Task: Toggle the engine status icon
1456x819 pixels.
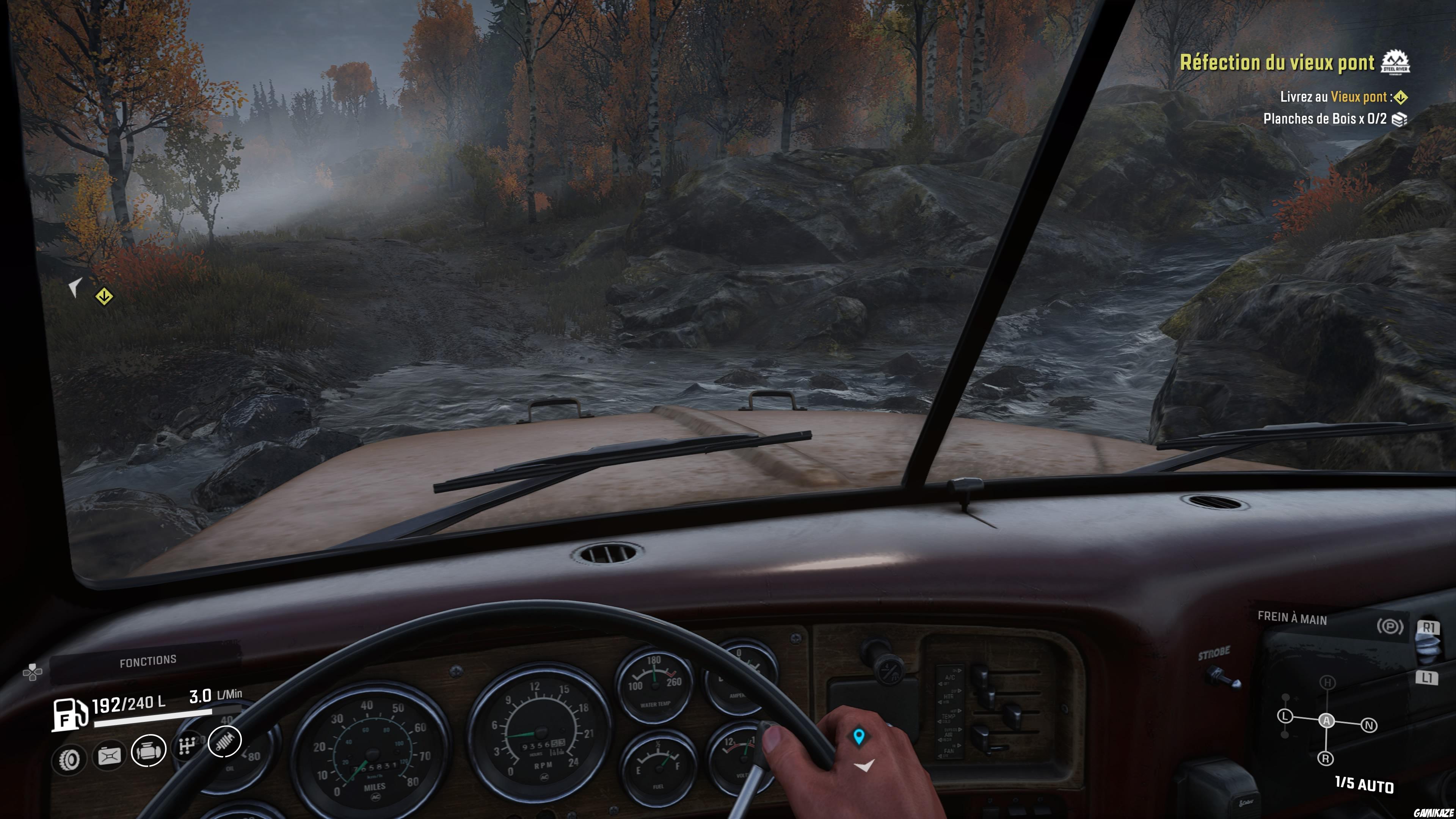Action: [149, 751]
